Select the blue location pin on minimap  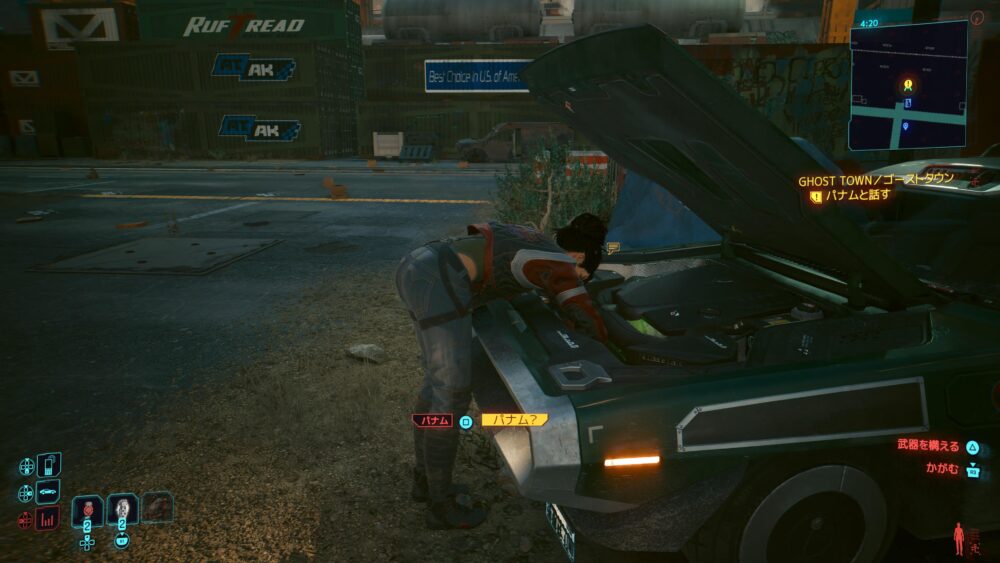click(906, 126)
